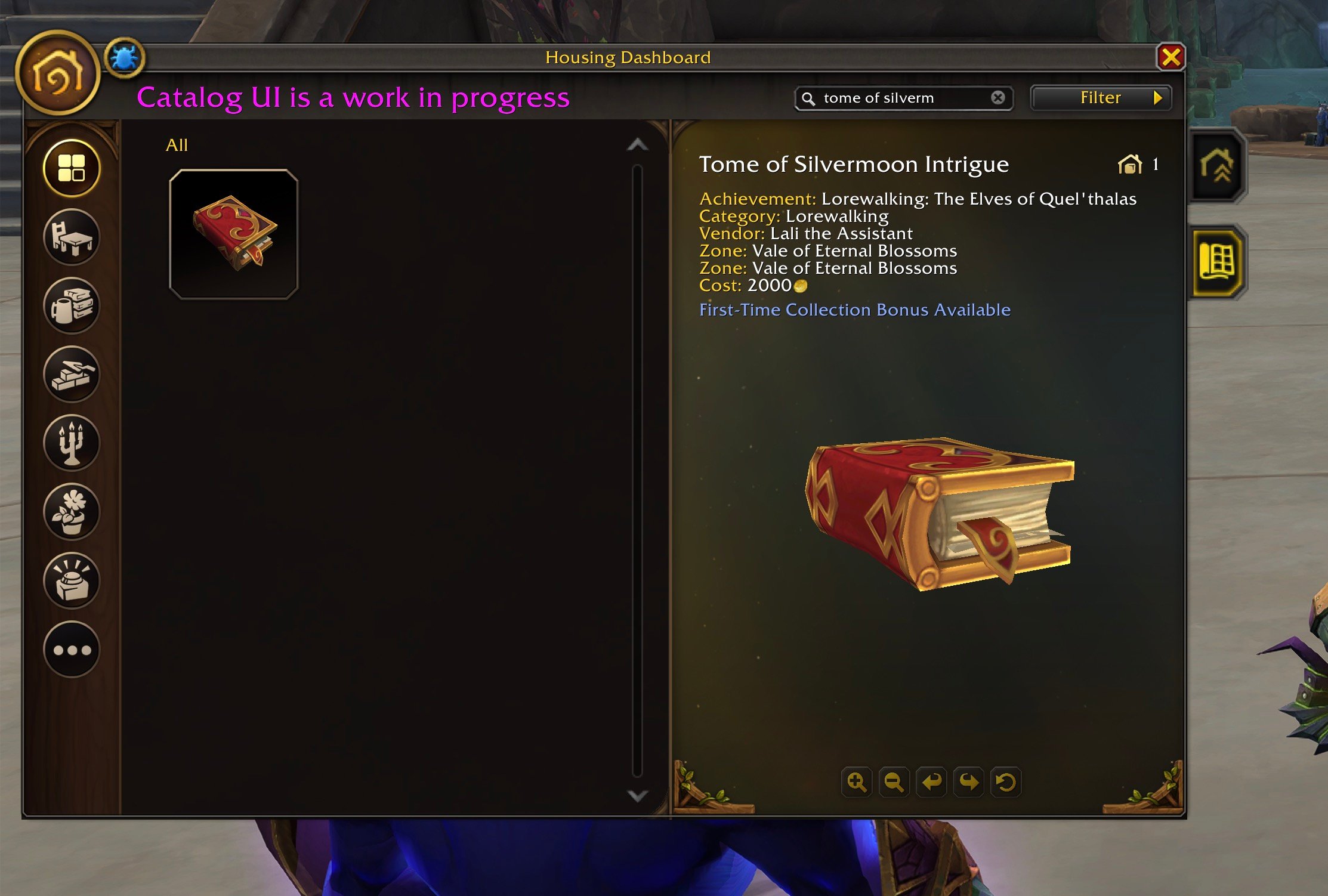Open the books and mug category
The width and height of the screenshot is (1328, 896).
pyautogui.click(x=72, y=305)
